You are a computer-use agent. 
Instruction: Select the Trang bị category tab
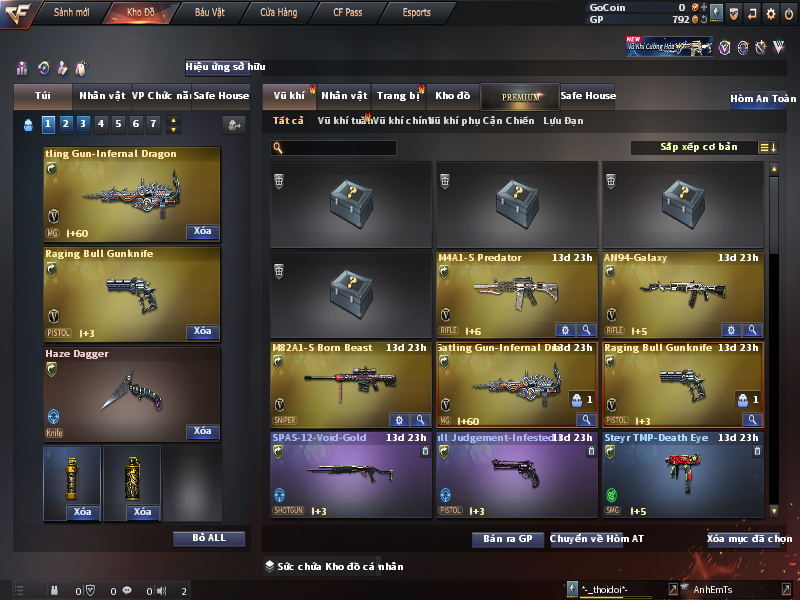pos(398,96)
